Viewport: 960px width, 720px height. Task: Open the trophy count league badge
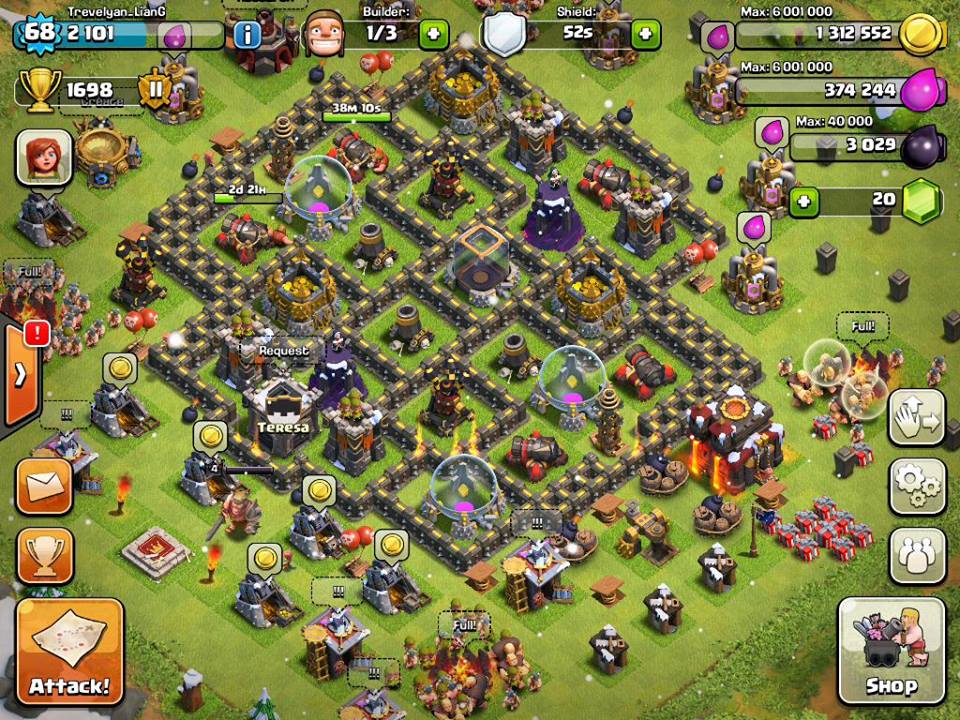click(156, 92)
